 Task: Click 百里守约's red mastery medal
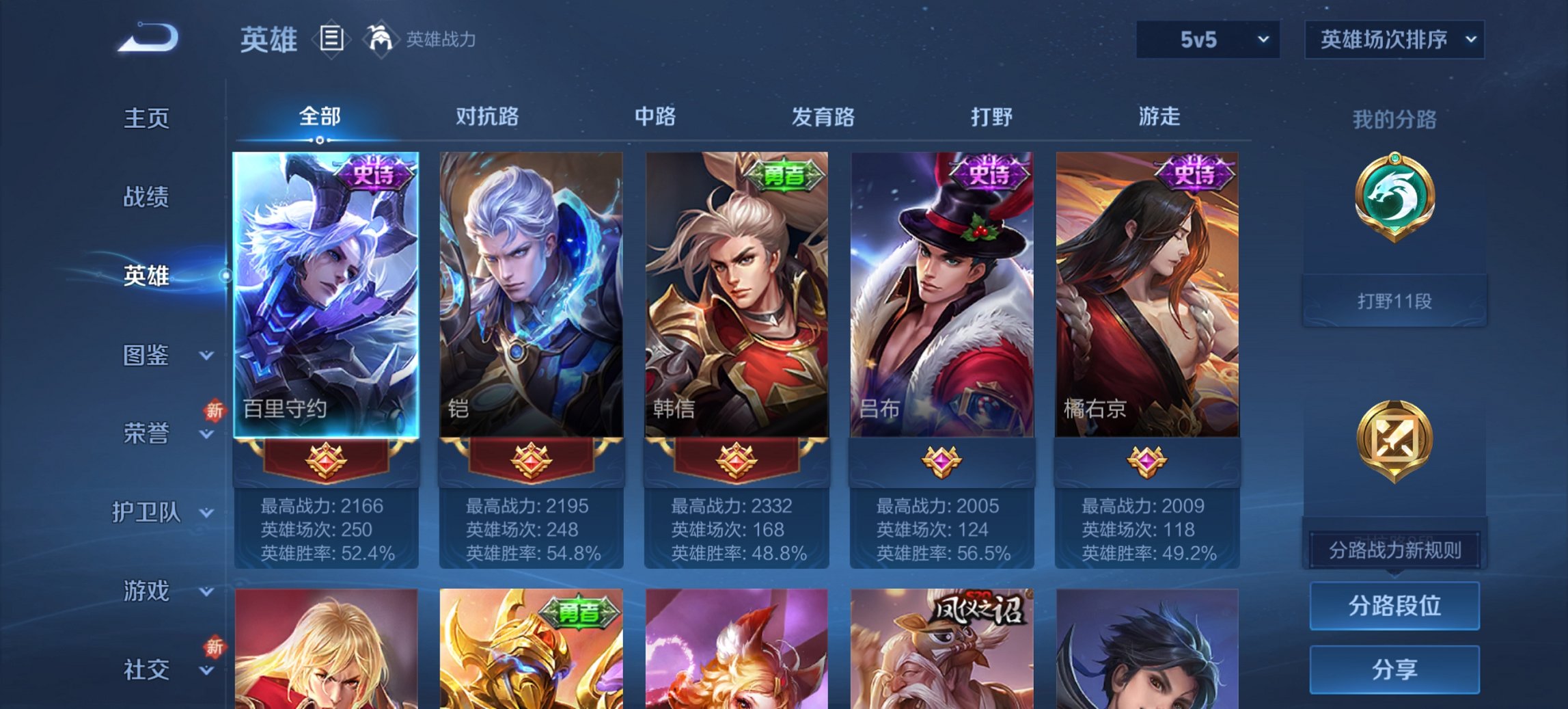pyautogui.click(x=326, y=461)
